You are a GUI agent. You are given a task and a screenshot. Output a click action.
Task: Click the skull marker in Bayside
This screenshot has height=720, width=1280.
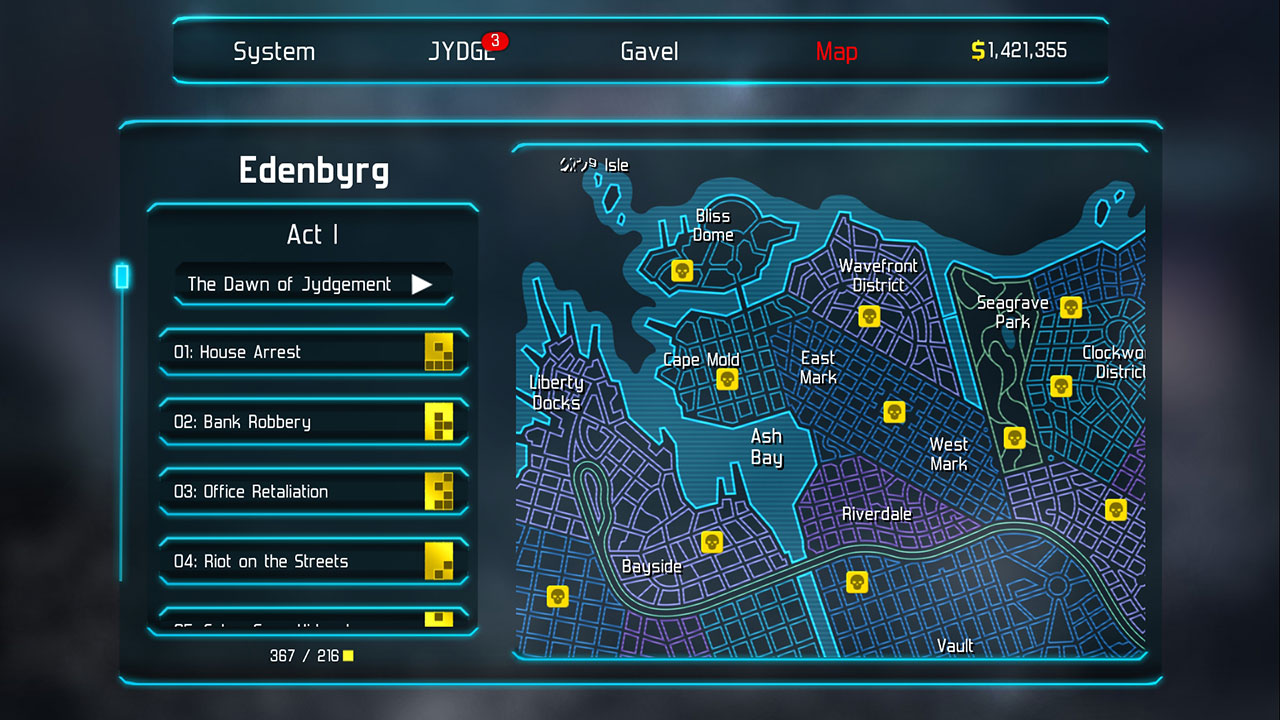(x=711, y=542)
